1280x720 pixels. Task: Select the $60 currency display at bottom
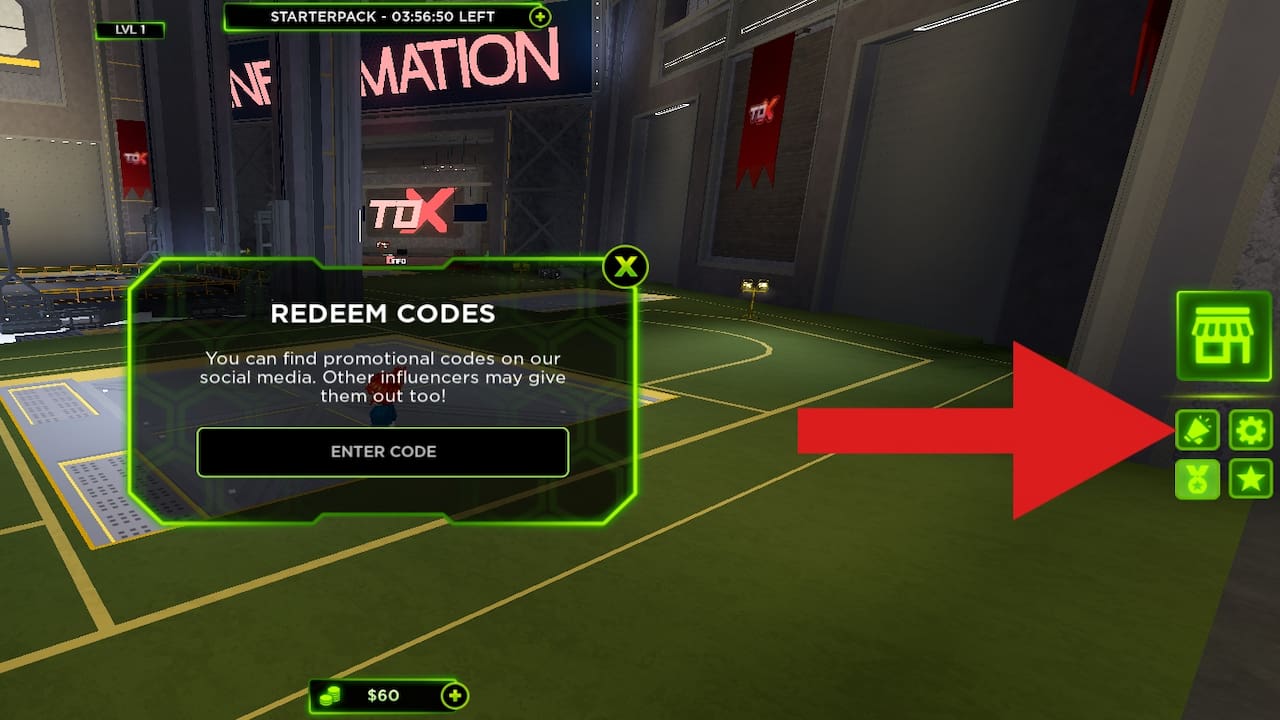pos(385,696)
